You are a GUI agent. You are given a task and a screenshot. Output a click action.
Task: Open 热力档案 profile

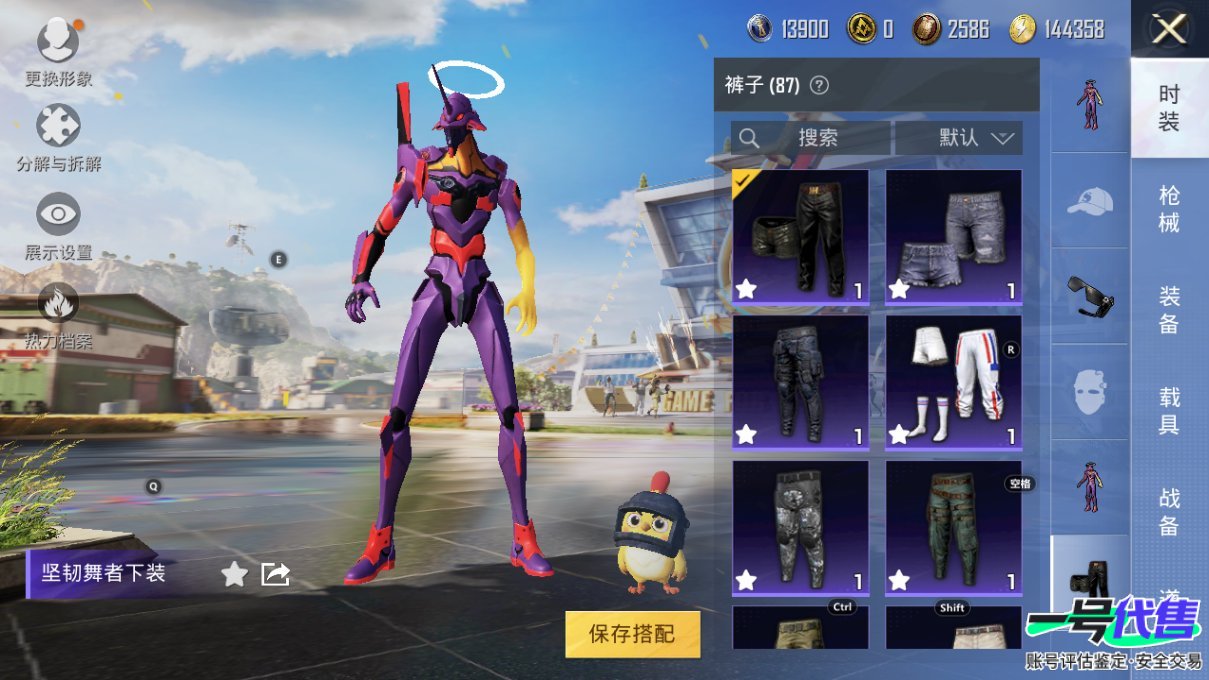point(58,304)
